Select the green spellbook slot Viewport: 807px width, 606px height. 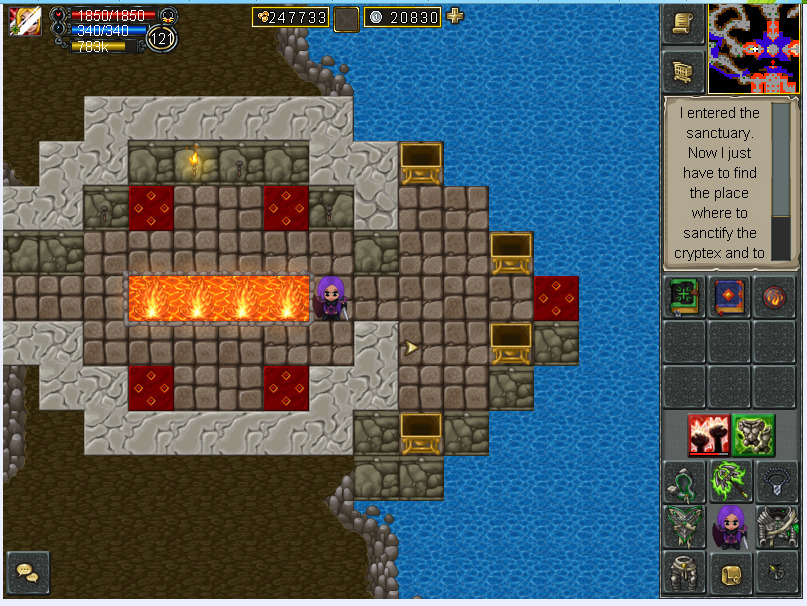tap(684, 298)
